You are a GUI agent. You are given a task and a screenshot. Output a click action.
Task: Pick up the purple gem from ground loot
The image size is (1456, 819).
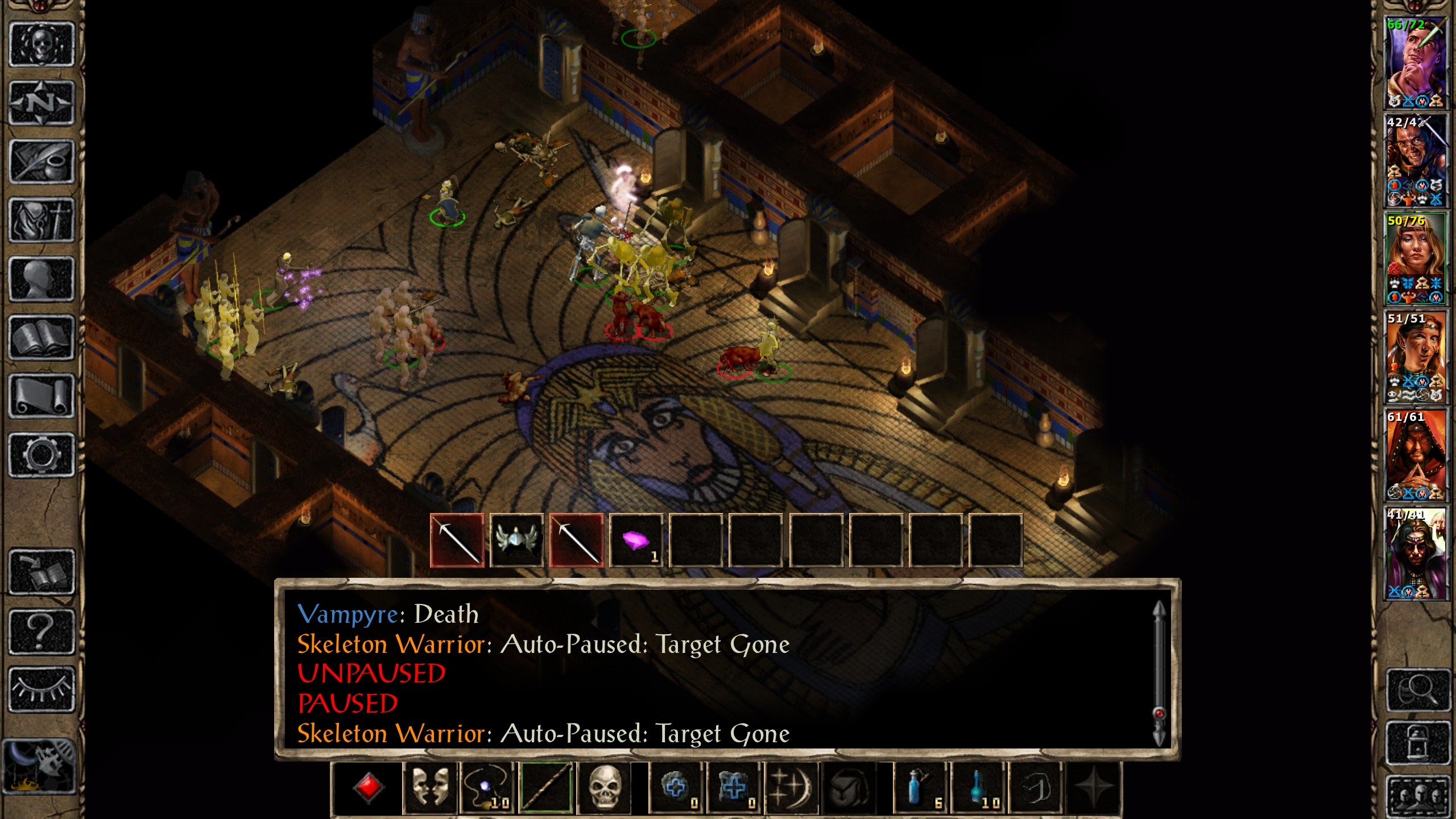click(x=636, y=540)
